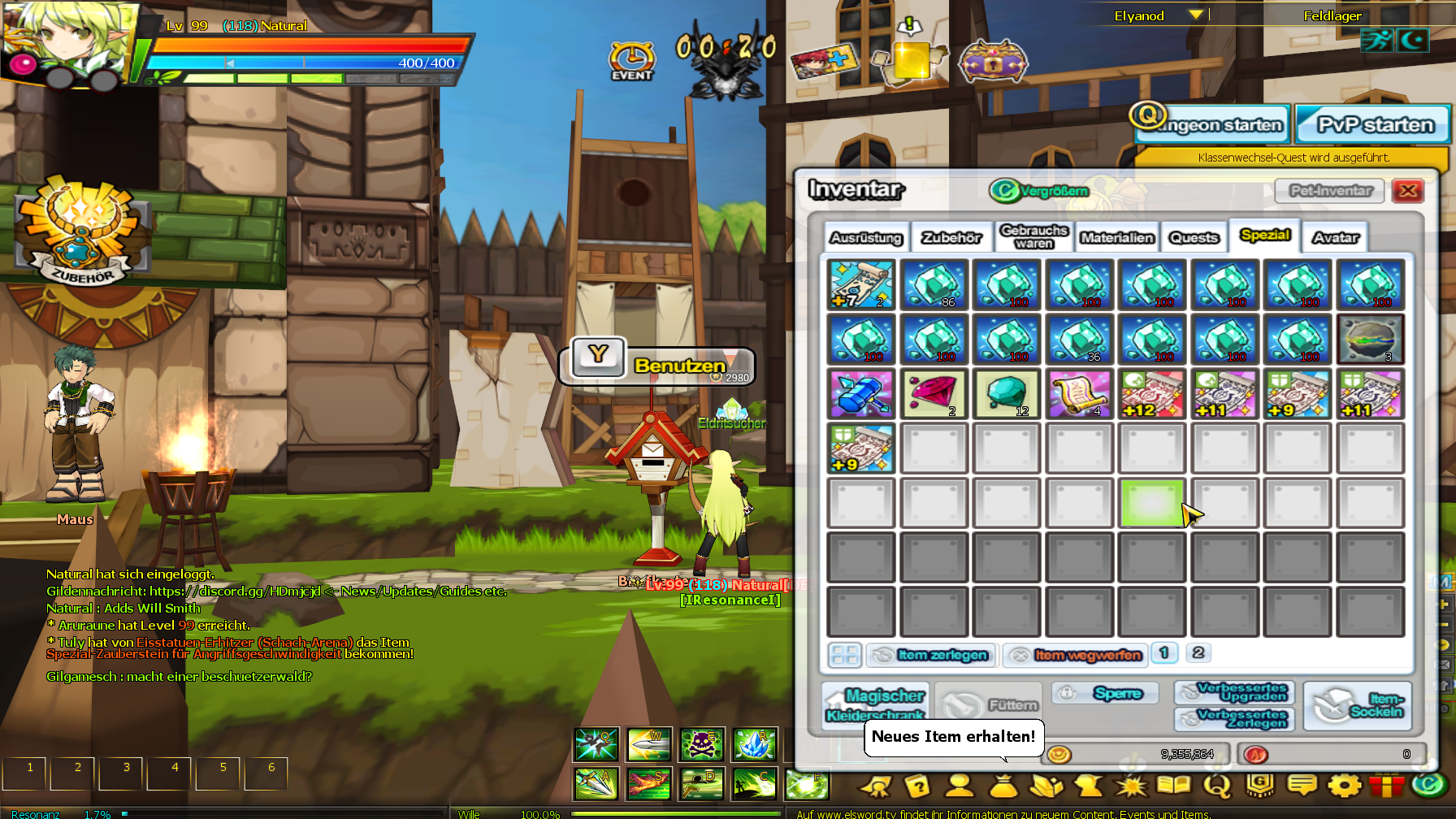Click the Sperre lock button
Screen dimensions: 1456x819
(1106, 693)
